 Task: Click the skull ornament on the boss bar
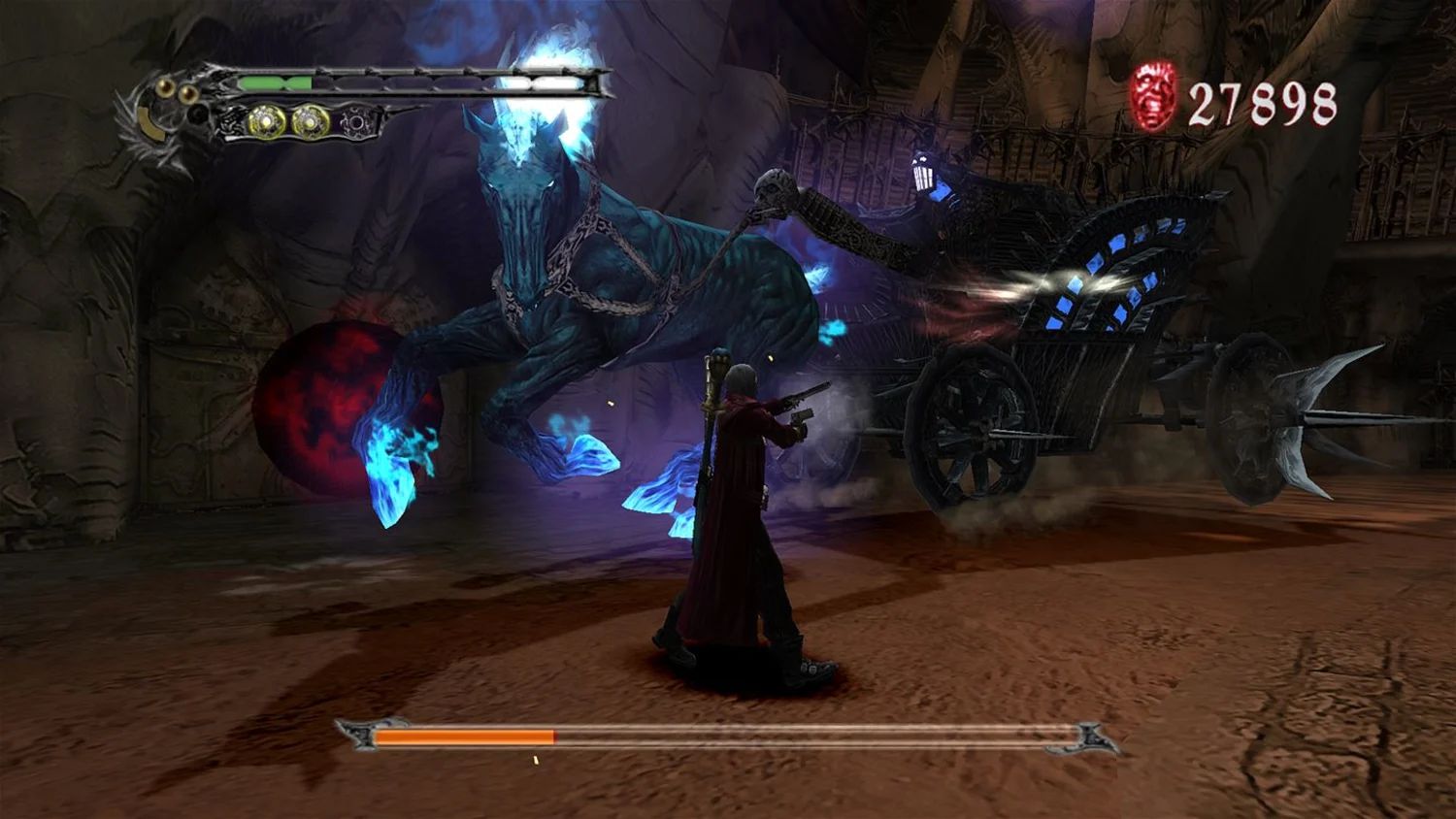click(362, 735)
